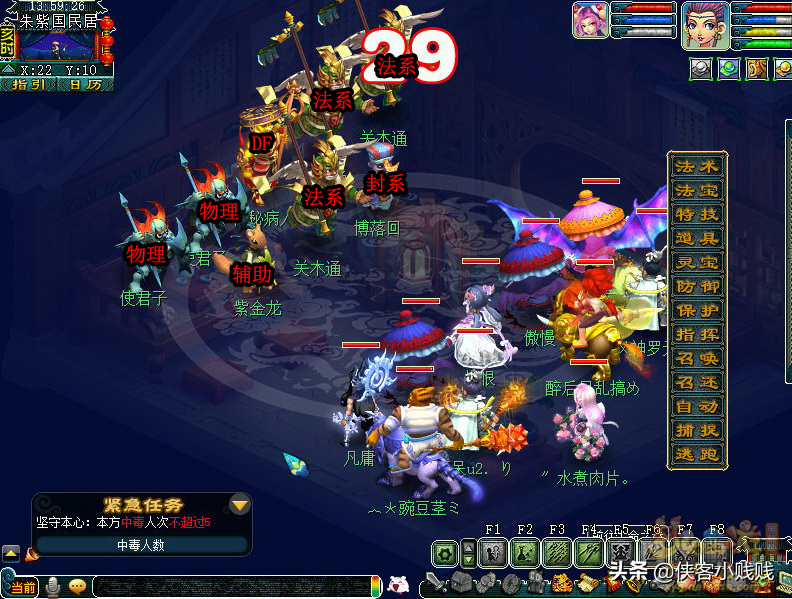792x599 pixels.
Task: Activate 自动 auto-battle
Action: pyautogui.click(x=696, y=406)
